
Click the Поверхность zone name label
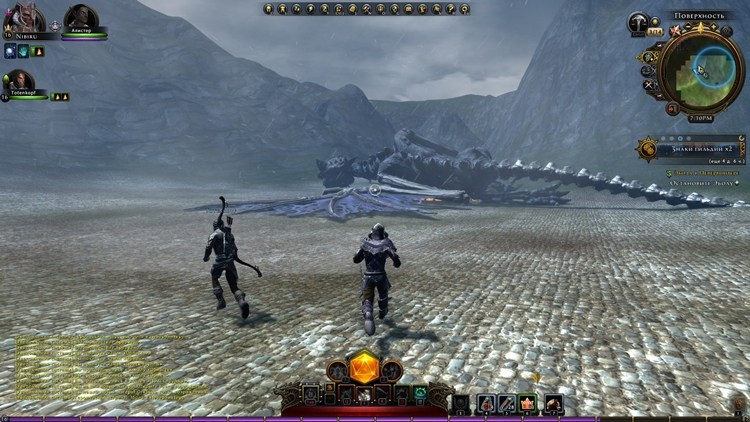[698, 17]
